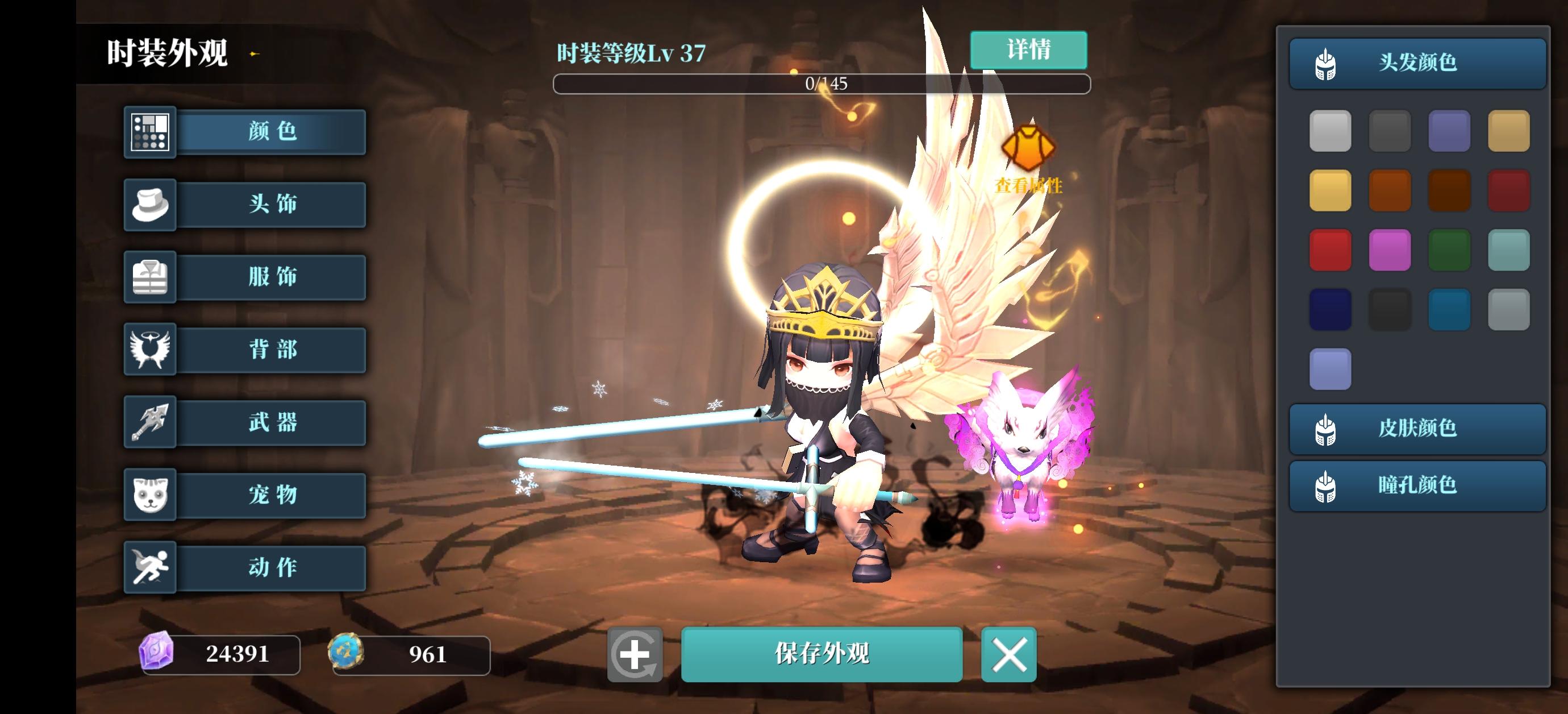Expand the 瞳孔颜色 pupil color section
Viewport: 1568px width, 714px height.
[1418, 485]
